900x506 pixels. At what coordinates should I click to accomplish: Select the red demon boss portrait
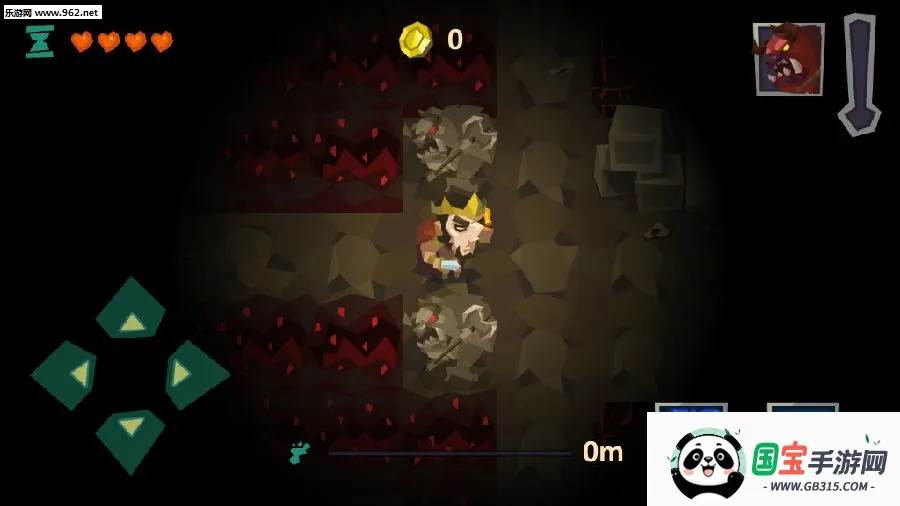(x=788, y=59)
